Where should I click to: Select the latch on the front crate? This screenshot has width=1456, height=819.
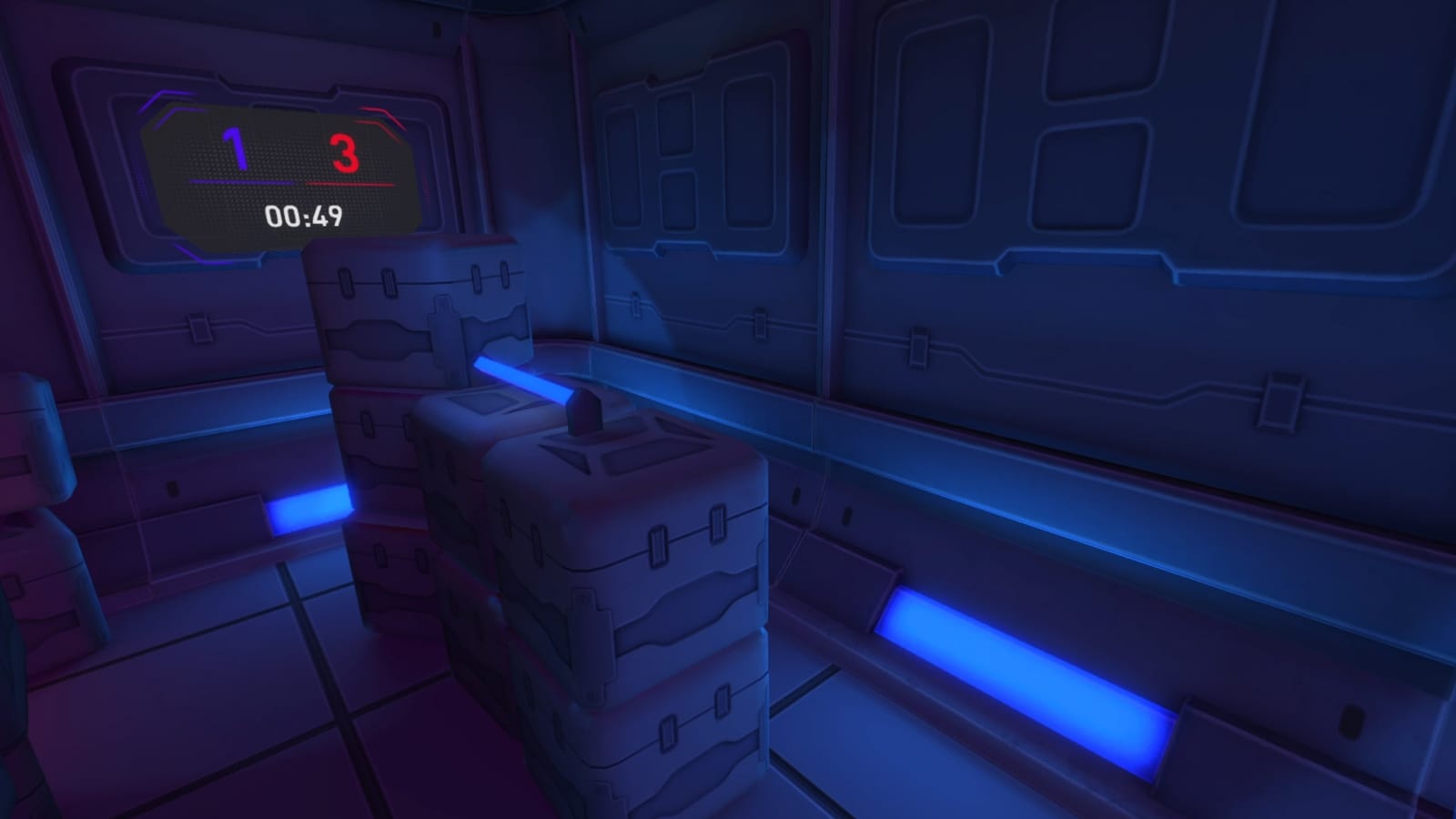click(657, 546)
